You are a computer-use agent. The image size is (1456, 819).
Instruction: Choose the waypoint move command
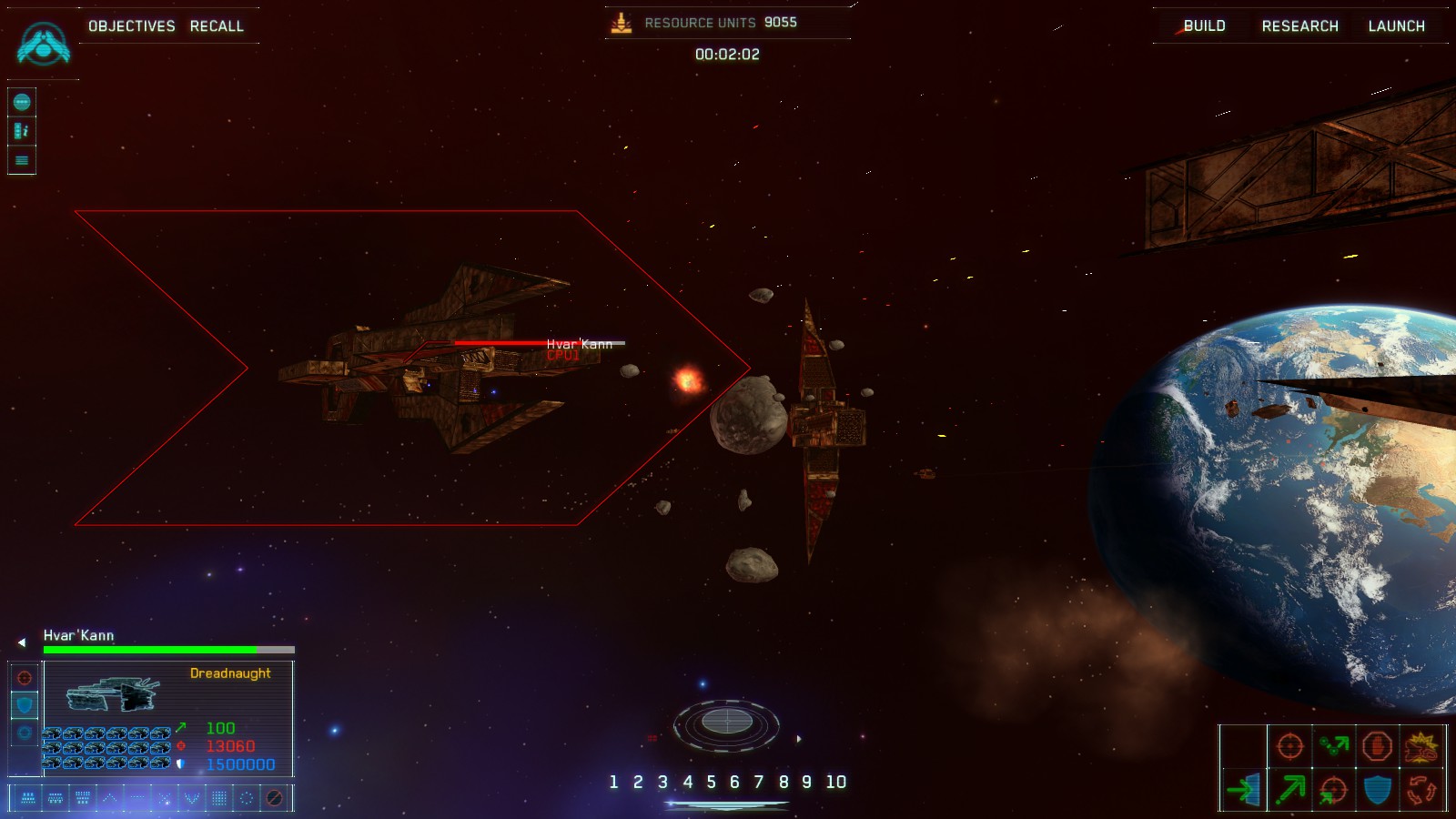click(1333, 746)
